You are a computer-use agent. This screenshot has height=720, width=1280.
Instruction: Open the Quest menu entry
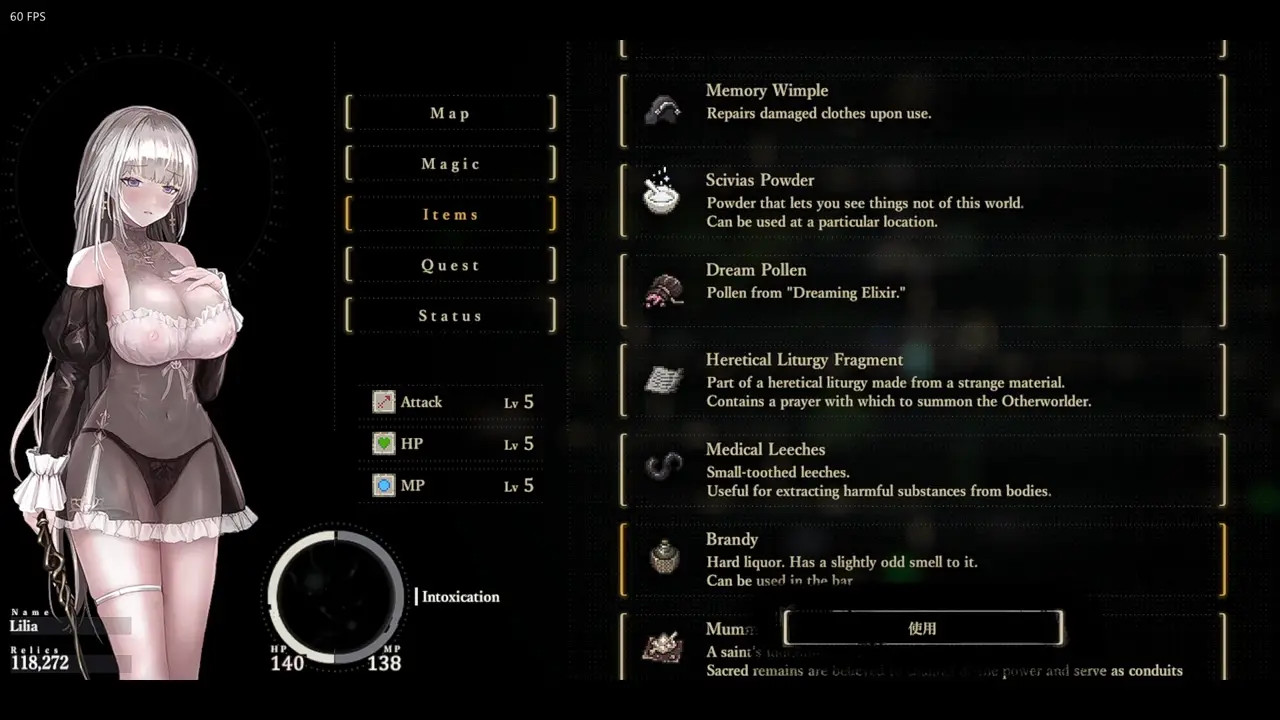tap(450, 265)
